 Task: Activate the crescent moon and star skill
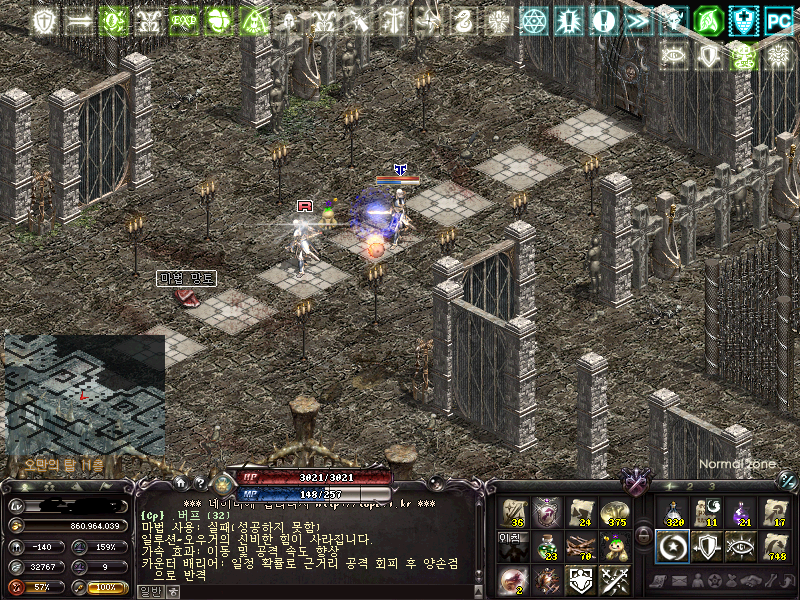674,545
